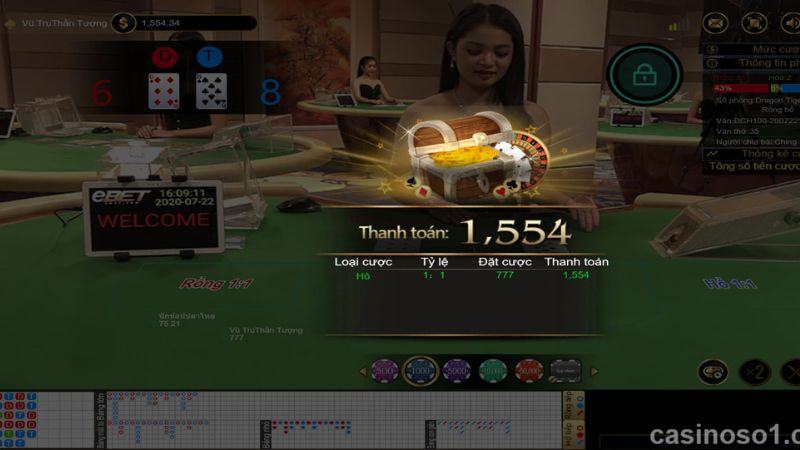Choose the 1000 betting chip
Image resolution: width=800 pixels, height=450 pixels.
pos(421,372)
